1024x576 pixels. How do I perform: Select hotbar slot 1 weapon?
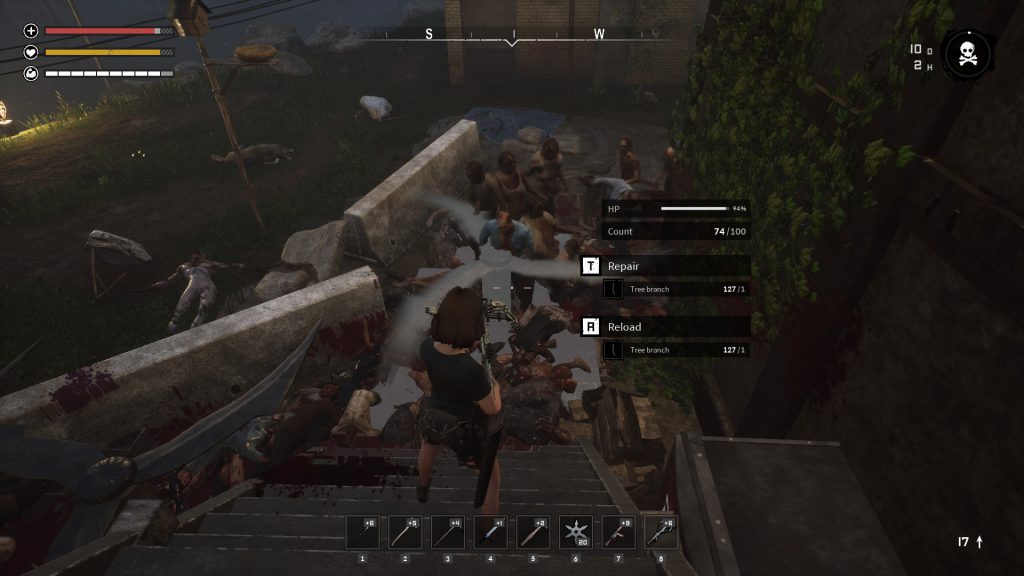point(362,532)
